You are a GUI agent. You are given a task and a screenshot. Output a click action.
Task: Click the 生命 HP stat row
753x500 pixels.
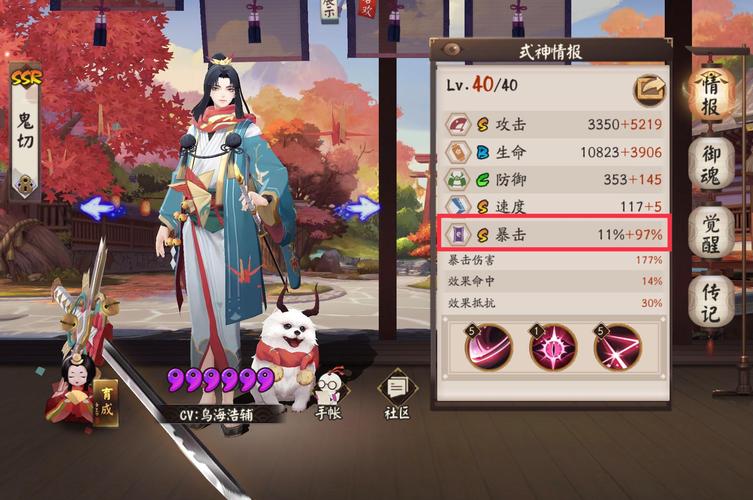(x=553, y=152)
